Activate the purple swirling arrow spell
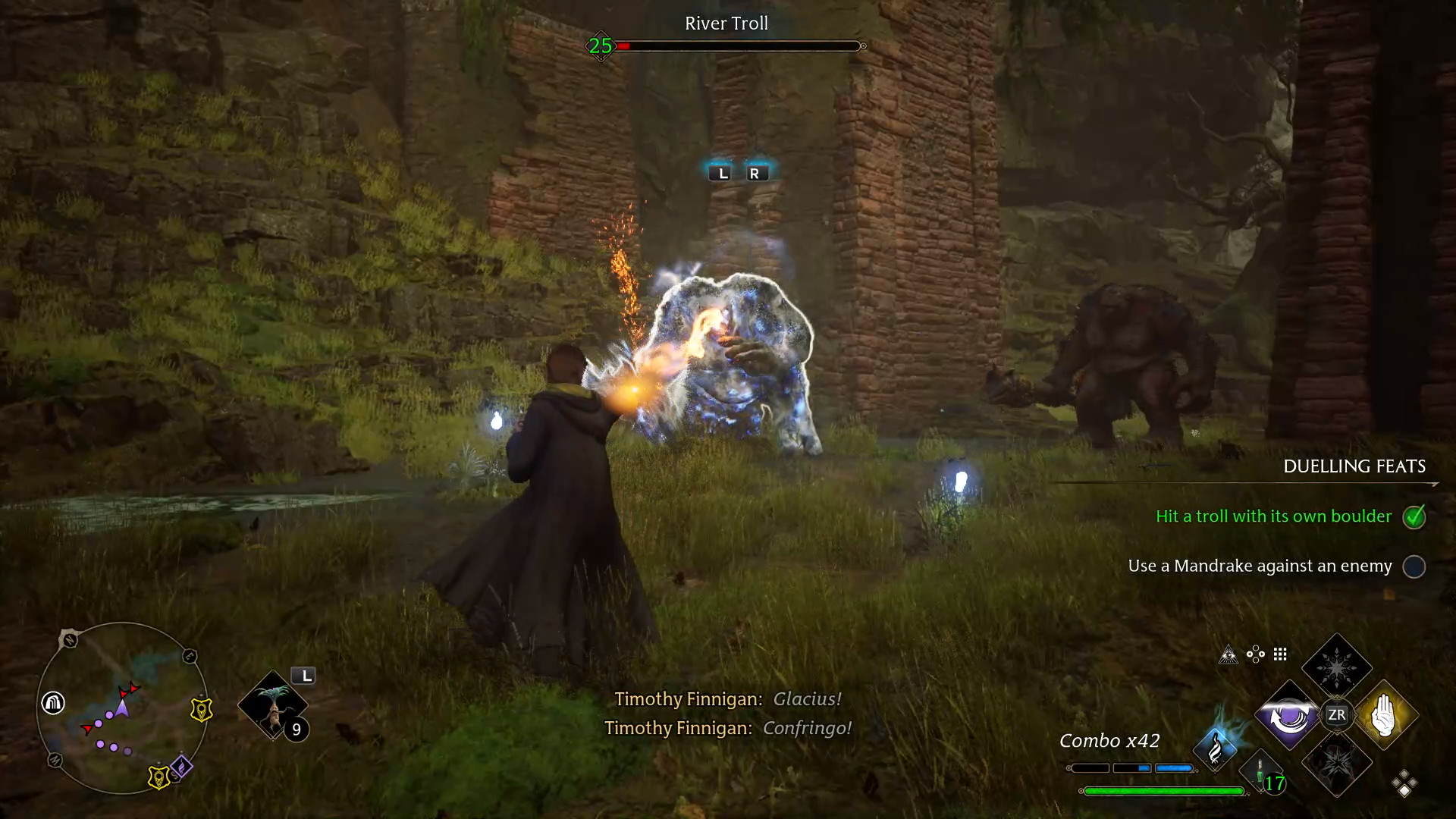The width and height of the screenshot is (1456, 819). point(1288,715)
